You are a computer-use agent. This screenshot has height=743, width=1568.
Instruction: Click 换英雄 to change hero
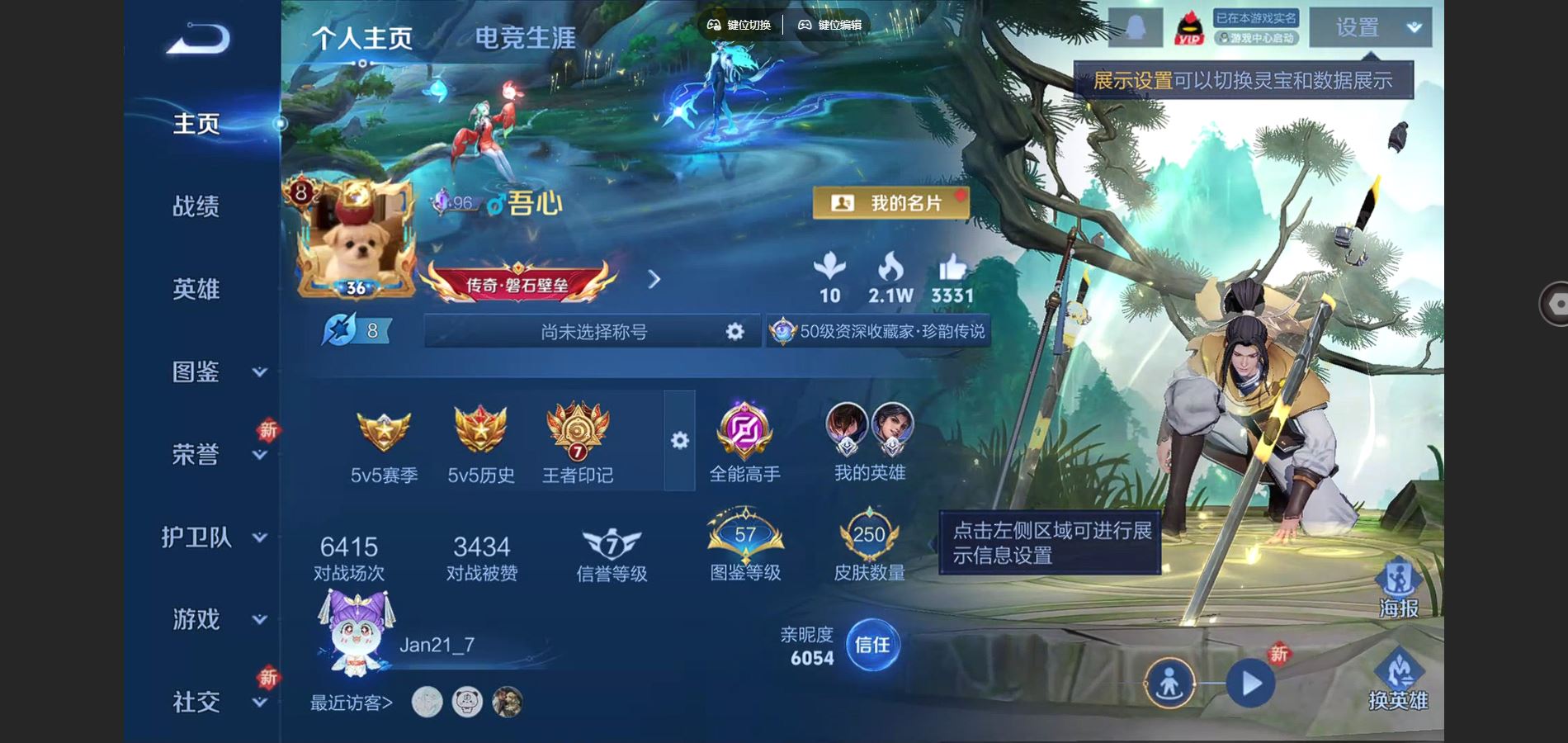coord(1398,679)
